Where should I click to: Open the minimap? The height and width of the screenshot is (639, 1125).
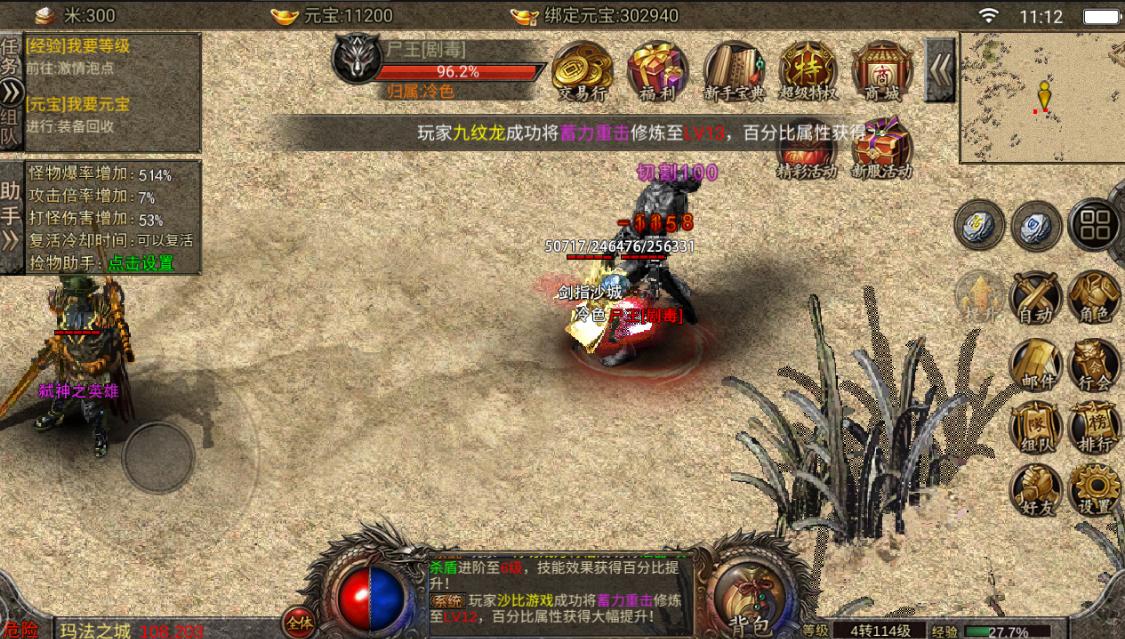1041,97
